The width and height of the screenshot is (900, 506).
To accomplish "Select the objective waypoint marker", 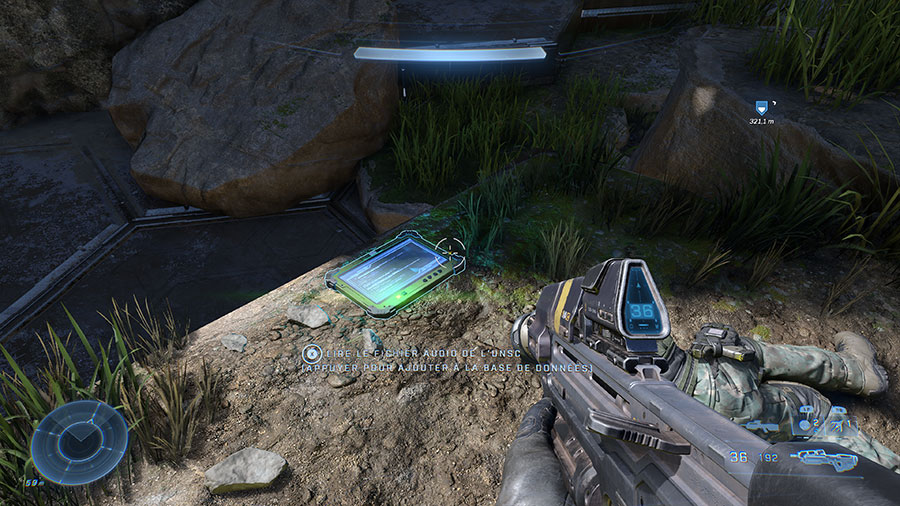I will tap(762, 106).
